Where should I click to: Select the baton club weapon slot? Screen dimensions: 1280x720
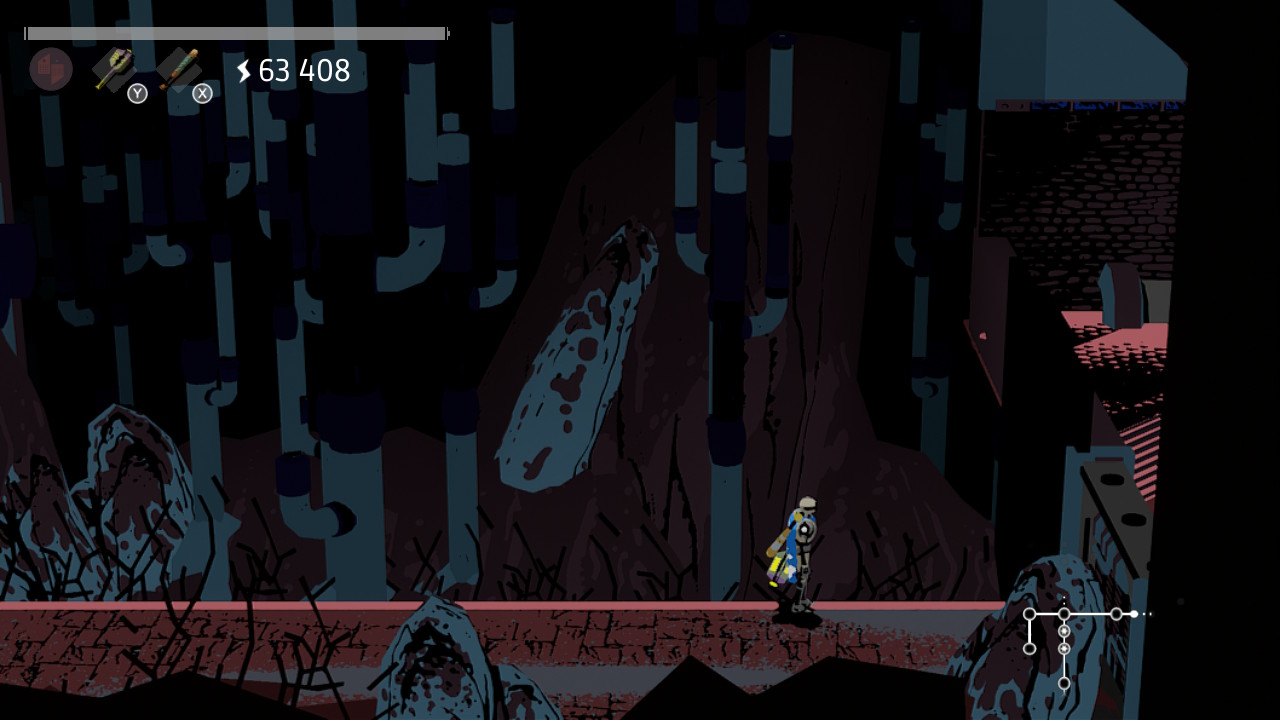pos(180,69)
